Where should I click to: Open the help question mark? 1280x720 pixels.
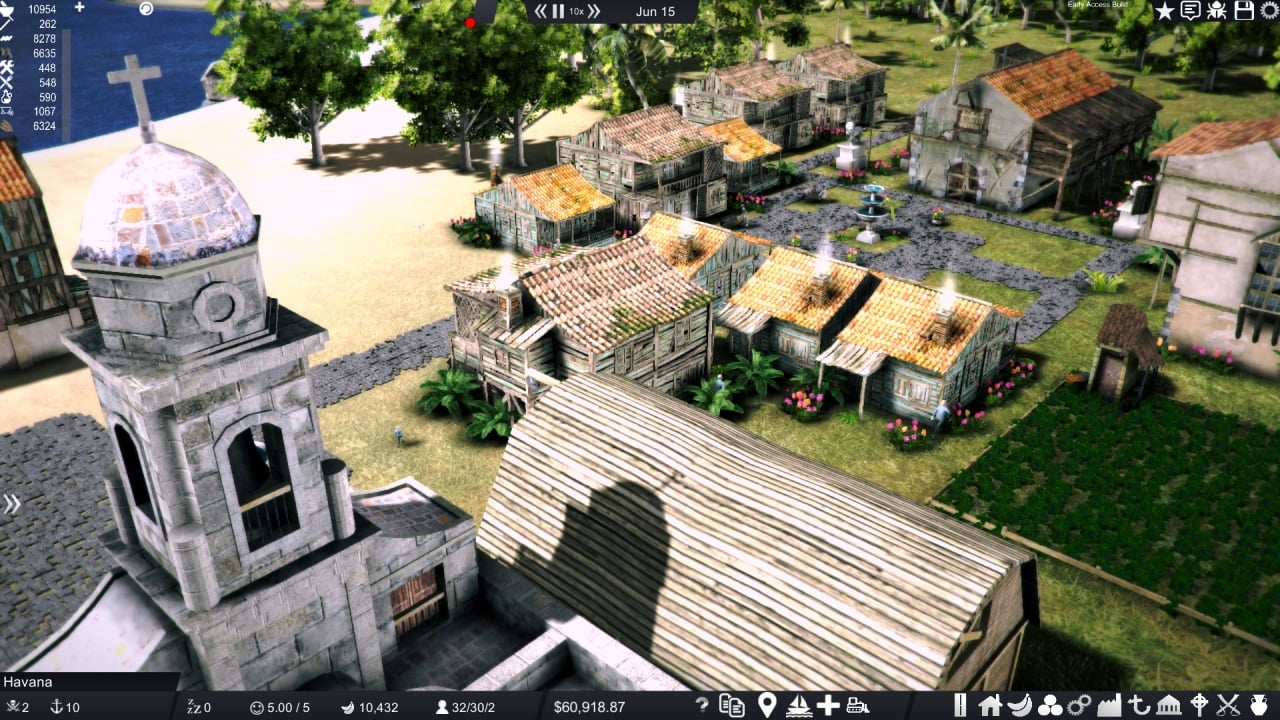[x=702, y=706]
